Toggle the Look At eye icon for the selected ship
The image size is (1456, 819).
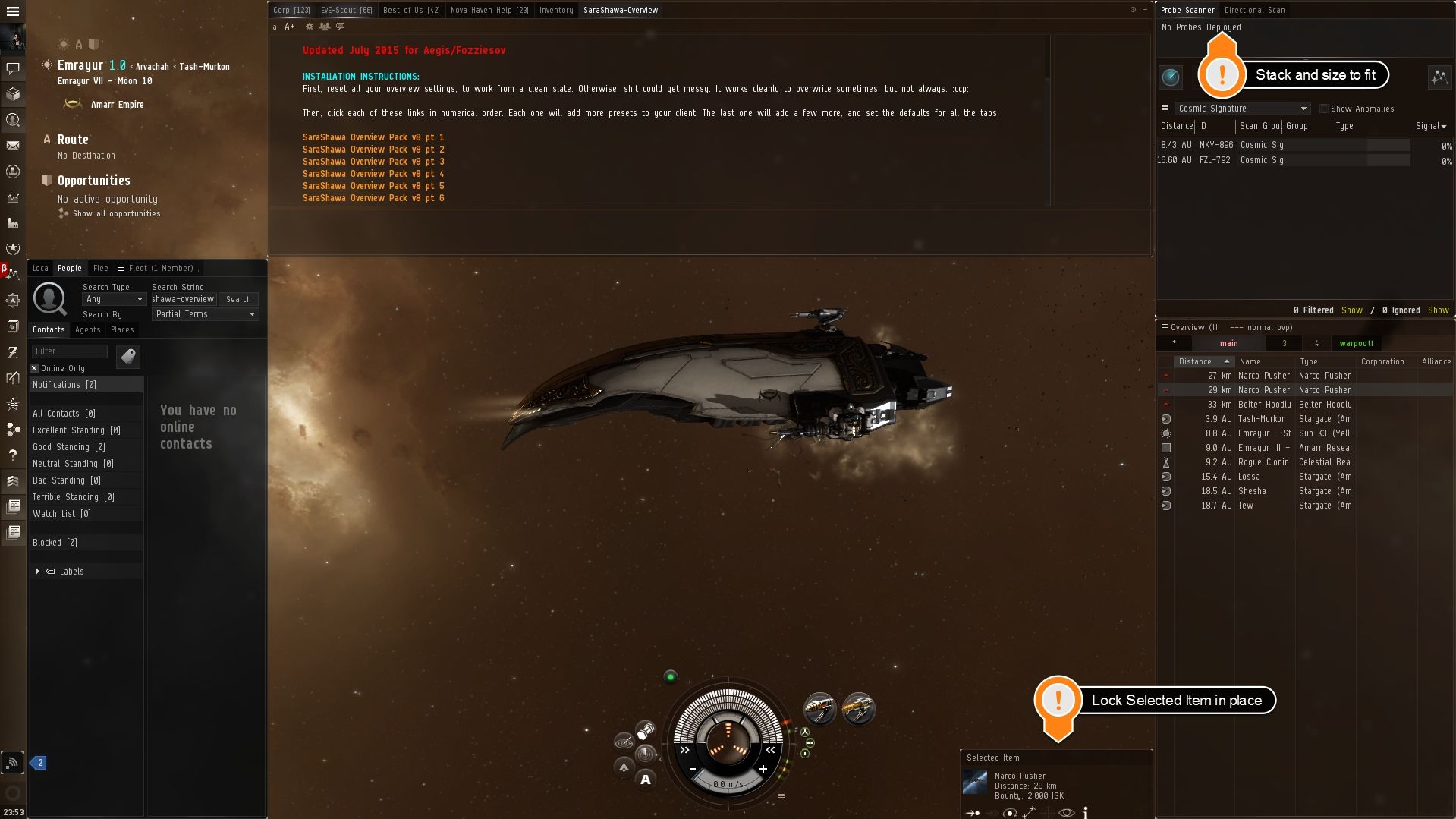tap(1067, 813)
